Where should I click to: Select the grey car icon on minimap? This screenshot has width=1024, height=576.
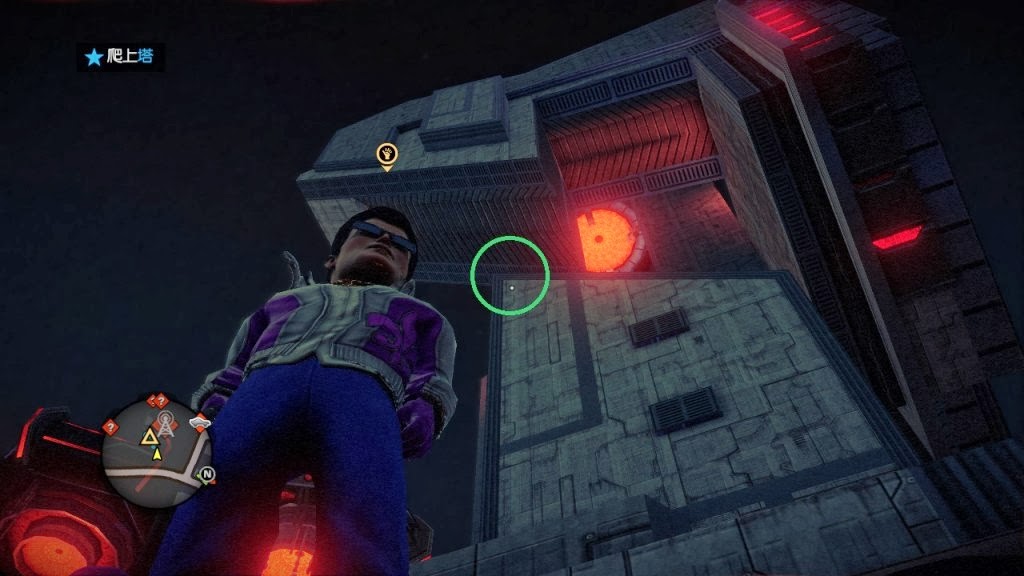point(200,423)
